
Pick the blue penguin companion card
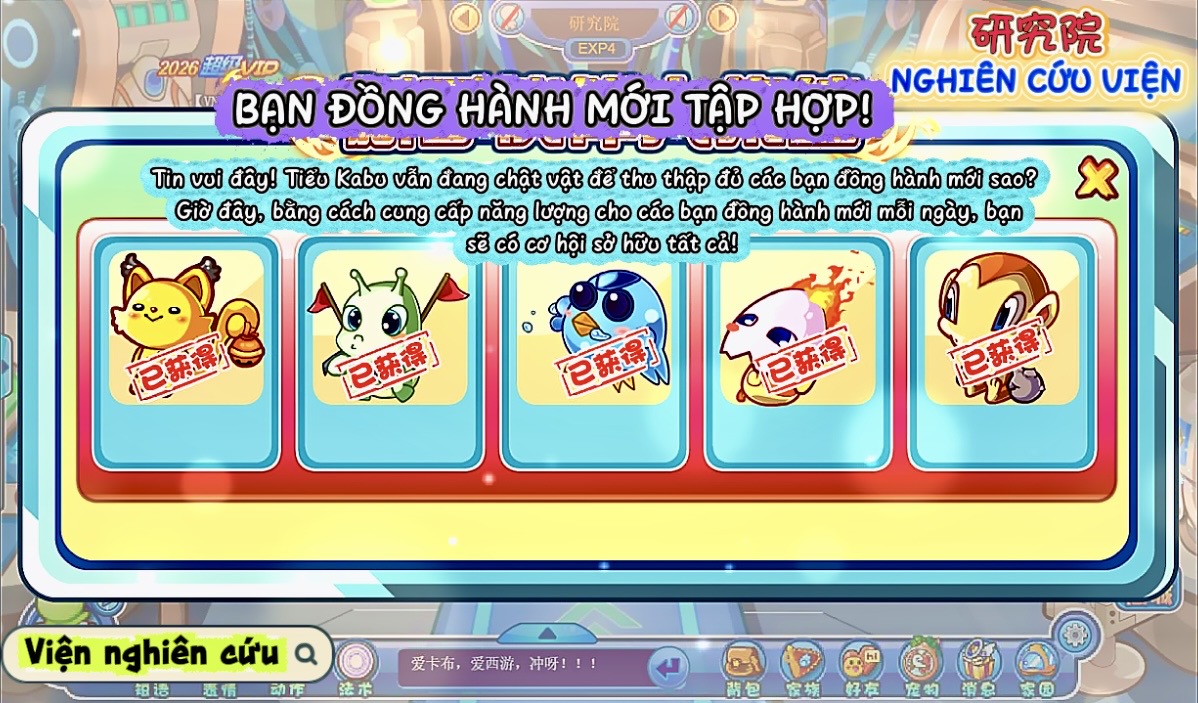pyautogui.click(x=594, y=352)
